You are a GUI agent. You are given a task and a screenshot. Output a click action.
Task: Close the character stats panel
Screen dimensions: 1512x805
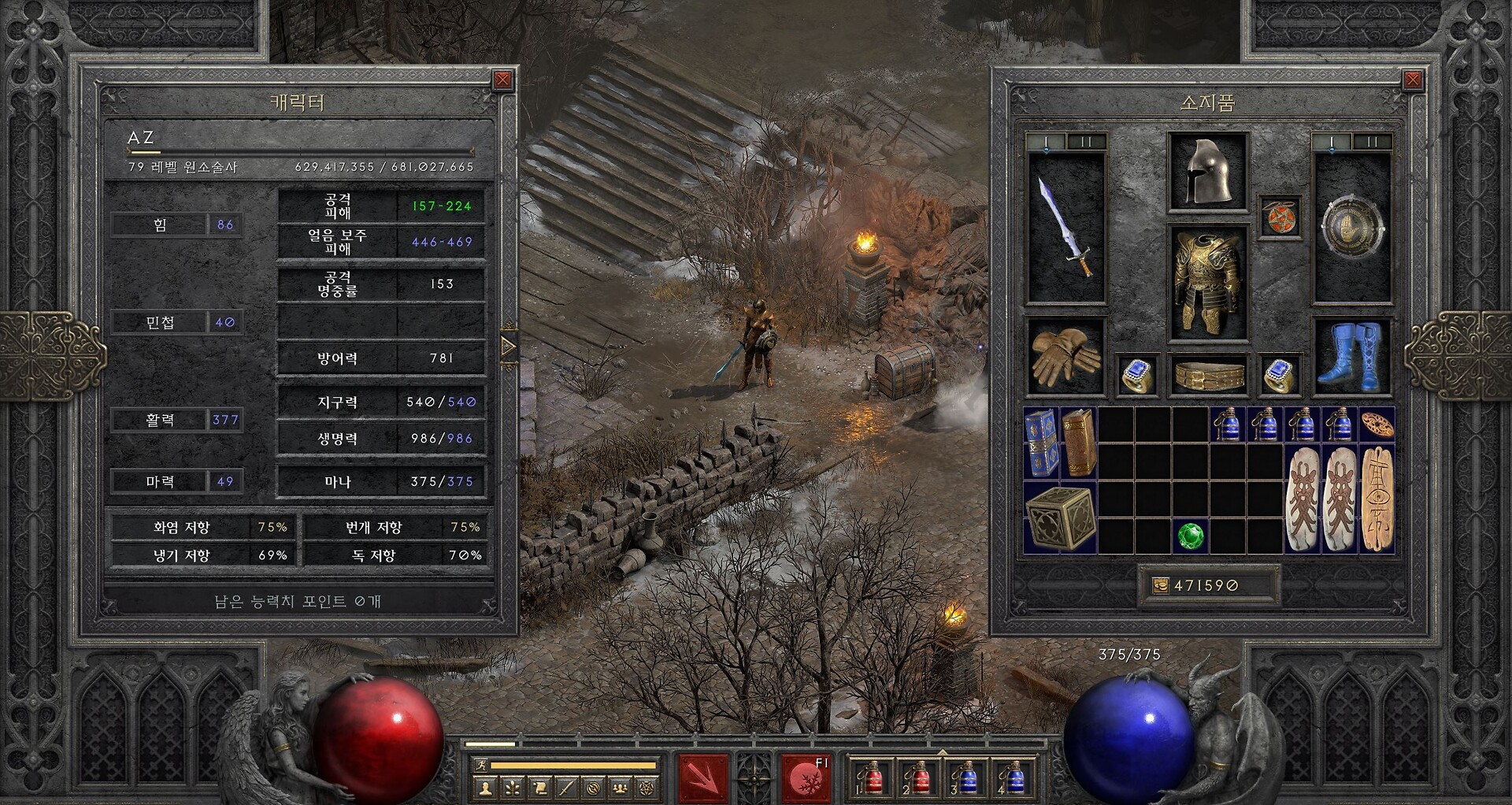502,80
